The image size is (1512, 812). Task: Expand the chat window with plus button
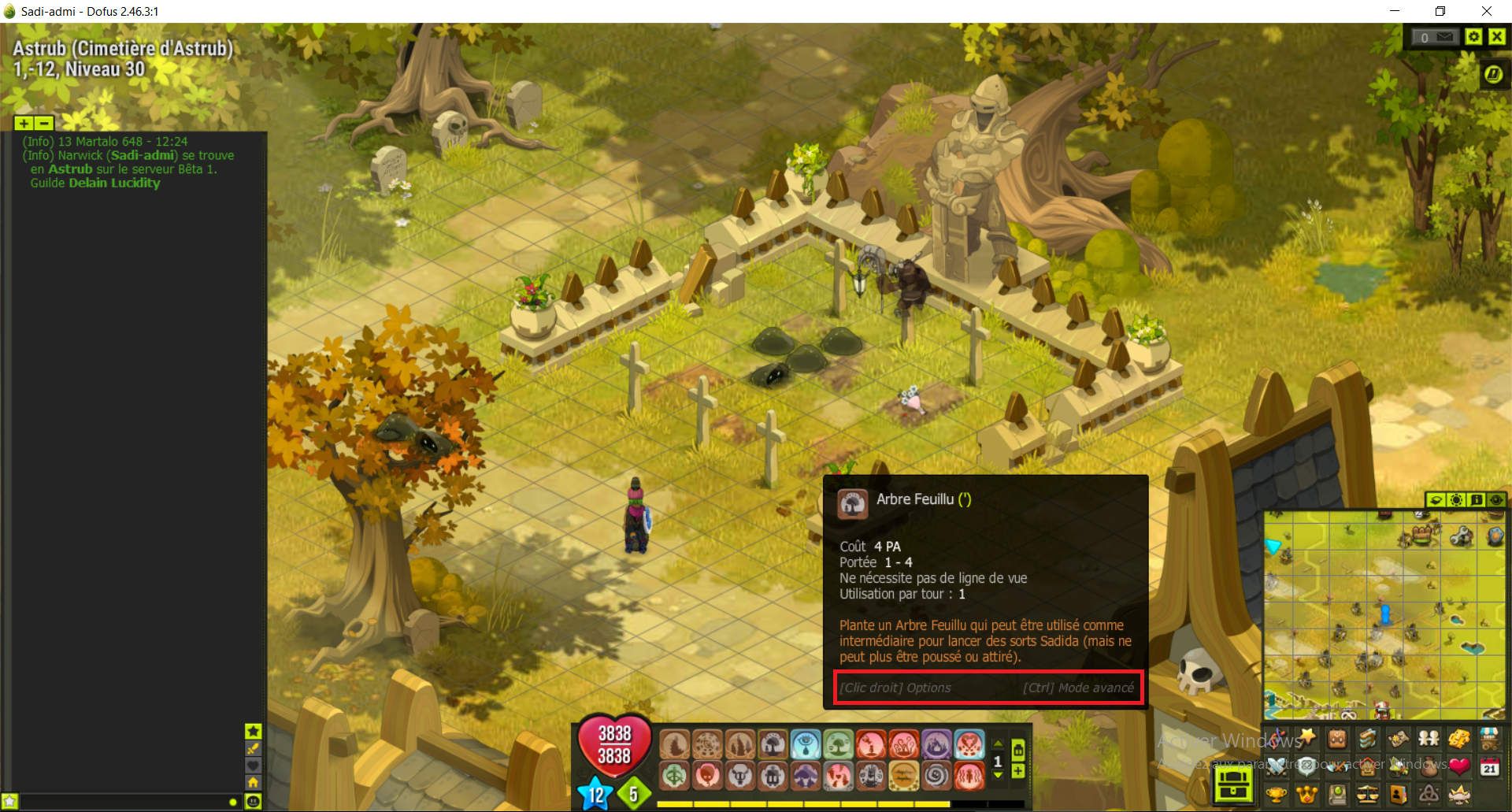coord(24,123)
